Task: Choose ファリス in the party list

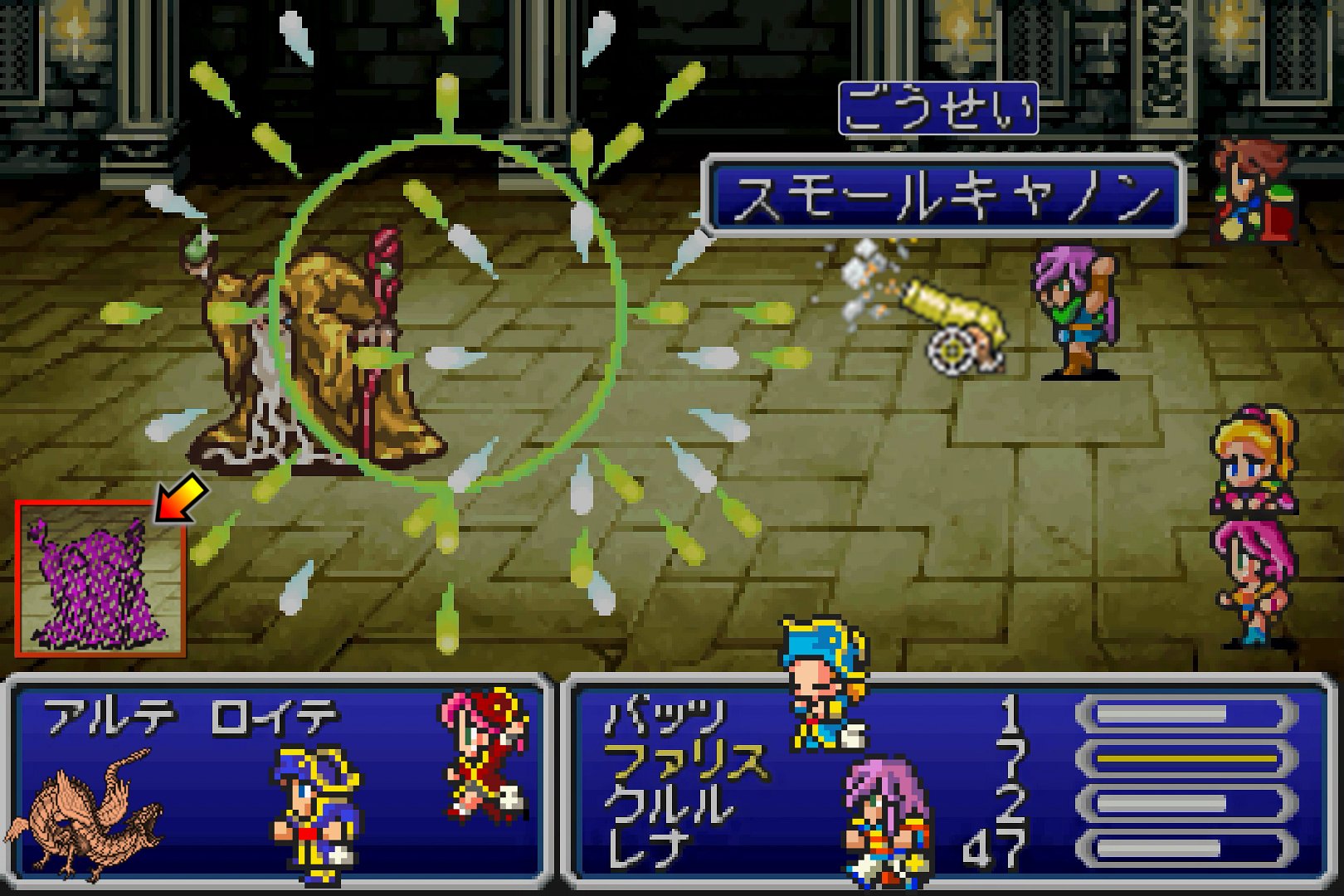Action: (x=683, y=760)
